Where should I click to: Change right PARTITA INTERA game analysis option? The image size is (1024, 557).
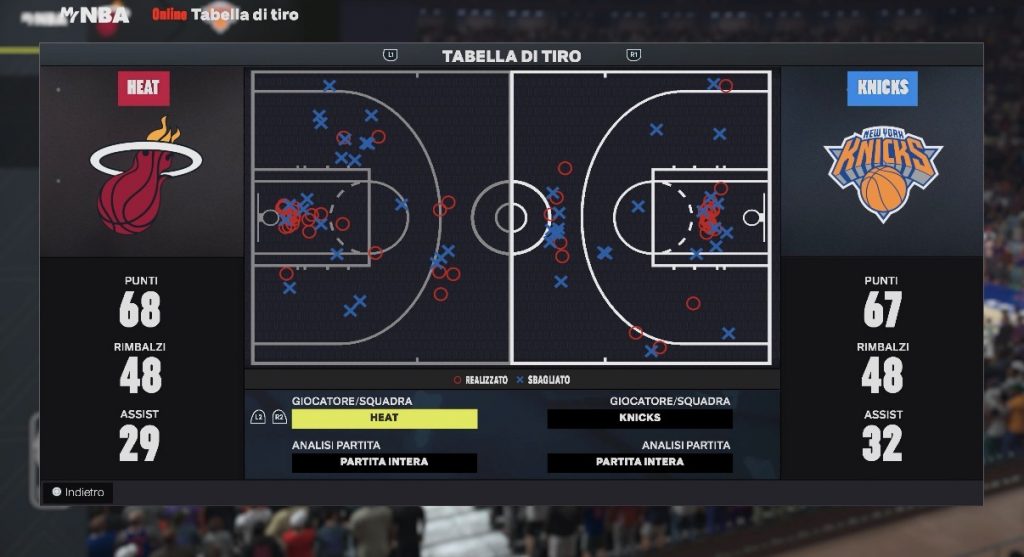tap(640, 462)
